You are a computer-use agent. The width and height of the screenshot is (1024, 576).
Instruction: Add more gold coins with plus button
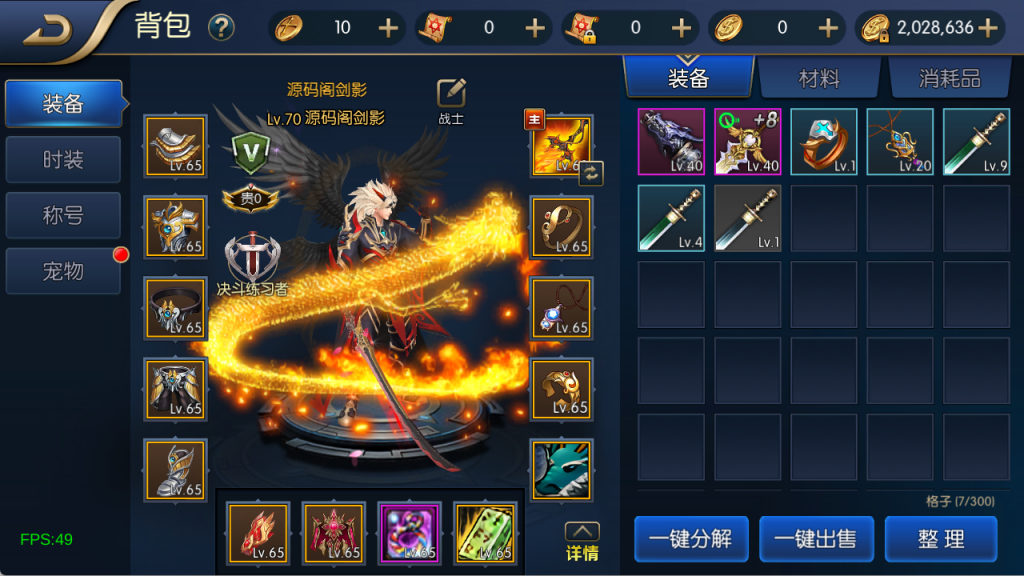tap(988, 28)
